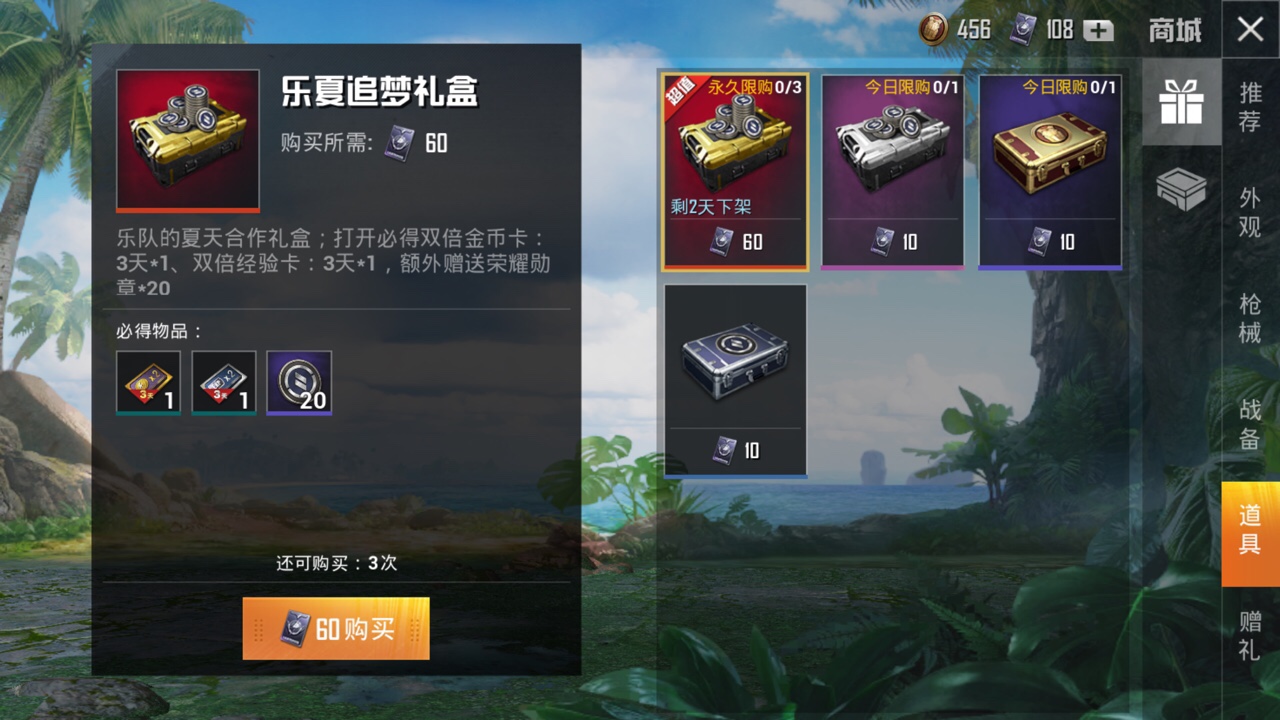Open the 战备 category
The image size is (1280, 720).
pos(1248,418)
